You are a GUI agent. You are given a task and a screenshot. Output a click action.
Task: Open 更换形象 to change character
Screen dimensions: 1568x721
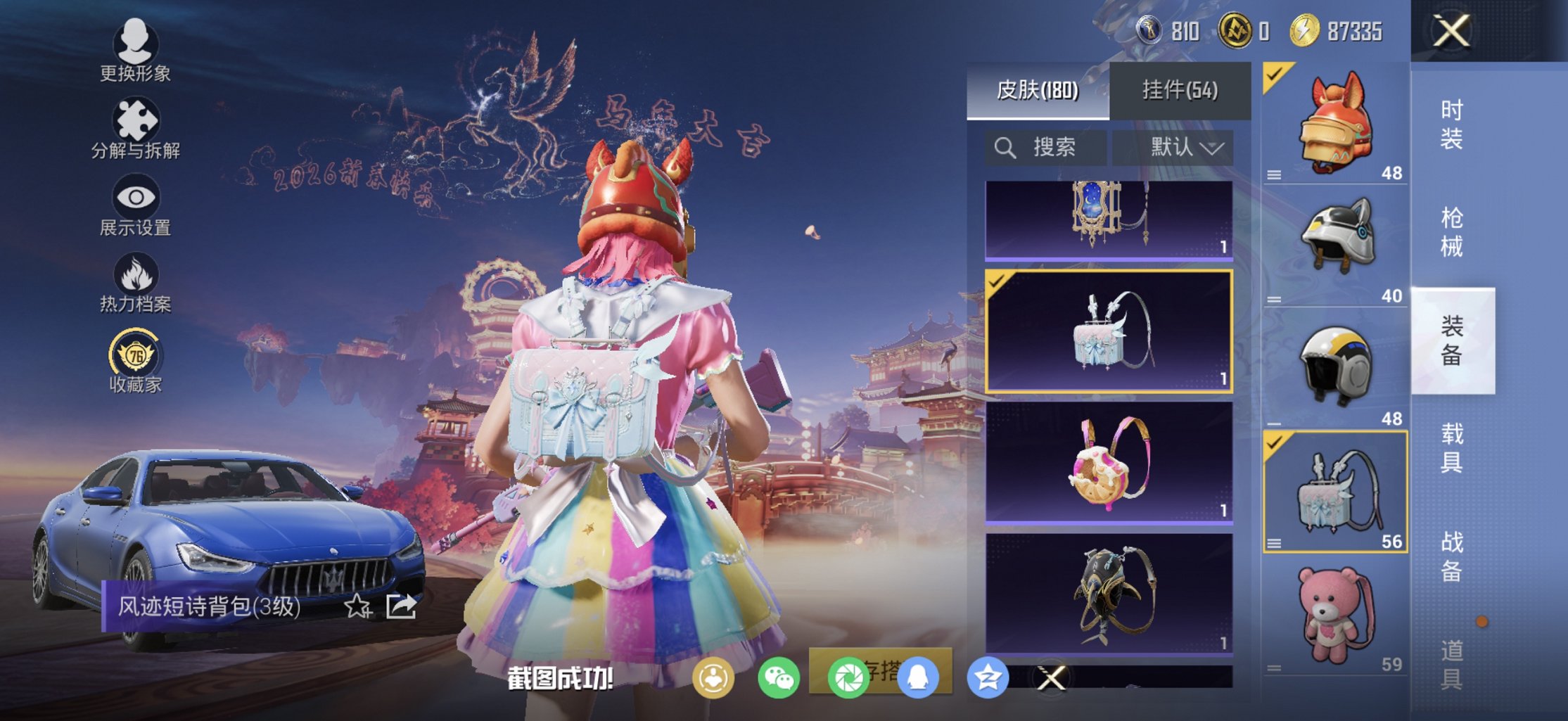[135, 51]
